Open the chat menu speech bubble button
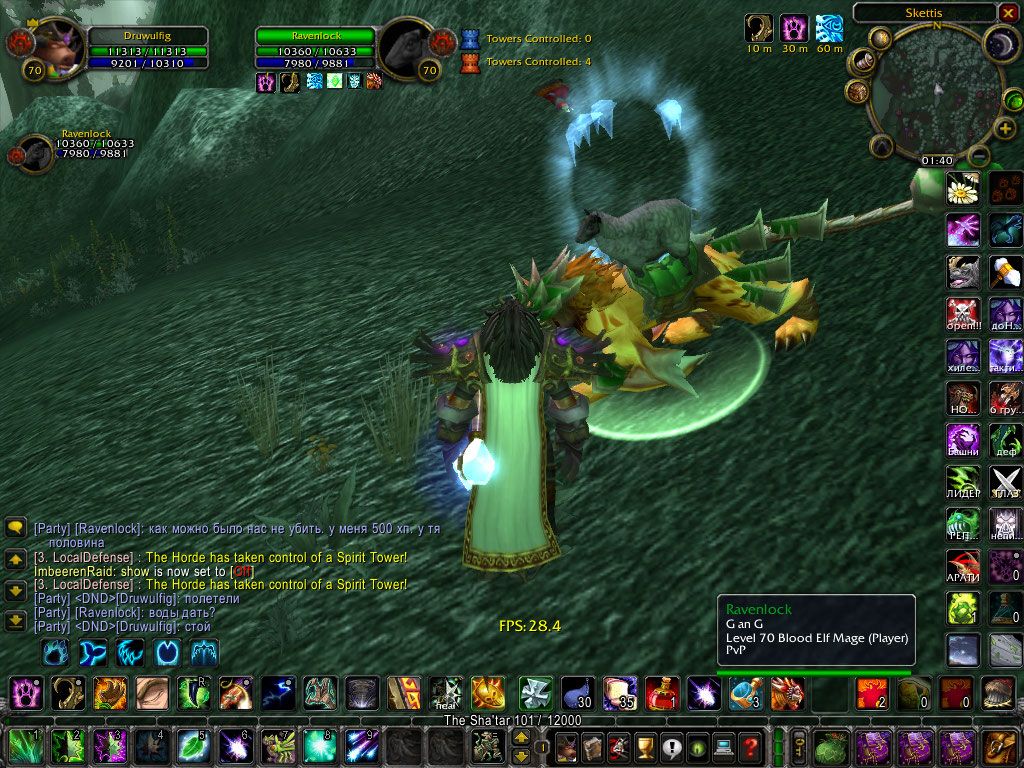The image size is (1024, 768). 15,527
